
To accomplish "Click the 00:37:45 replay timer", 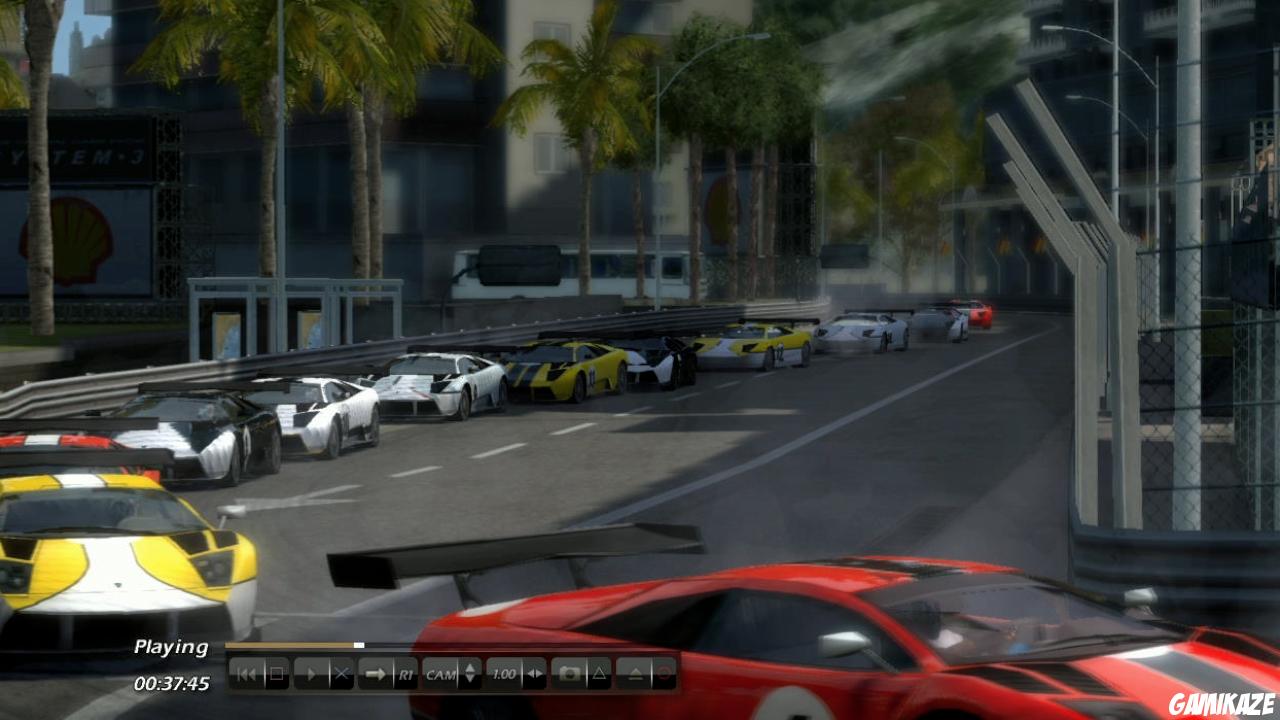I will click(x=172, y=684).
